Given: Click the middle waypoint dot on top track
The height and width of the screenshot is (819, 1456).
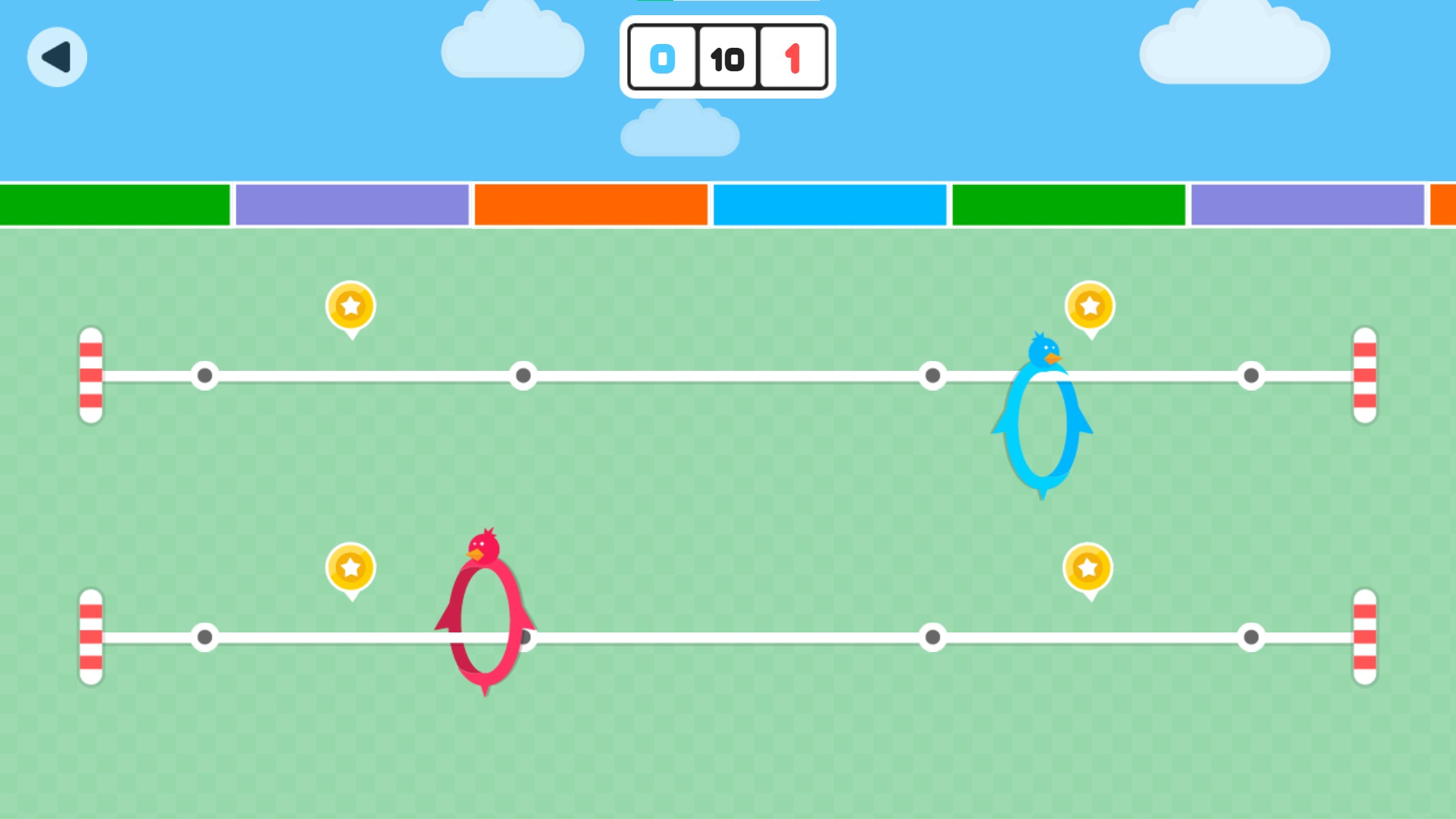Looking at the screenshot, I should pos(523,375).
